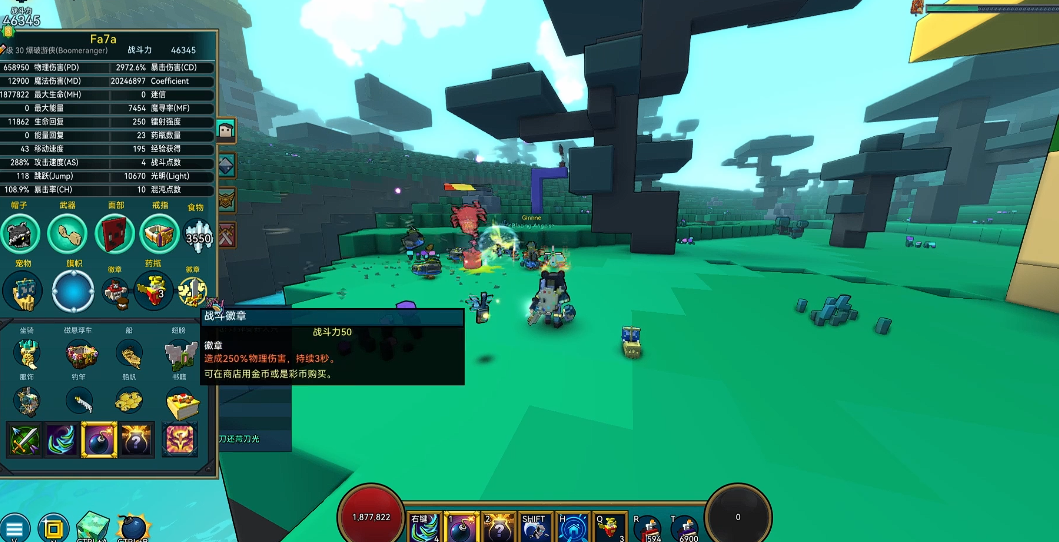Click the crossed sword and arrow skill icon
This screenshot has width=1059, height=542.
[24, 439]
